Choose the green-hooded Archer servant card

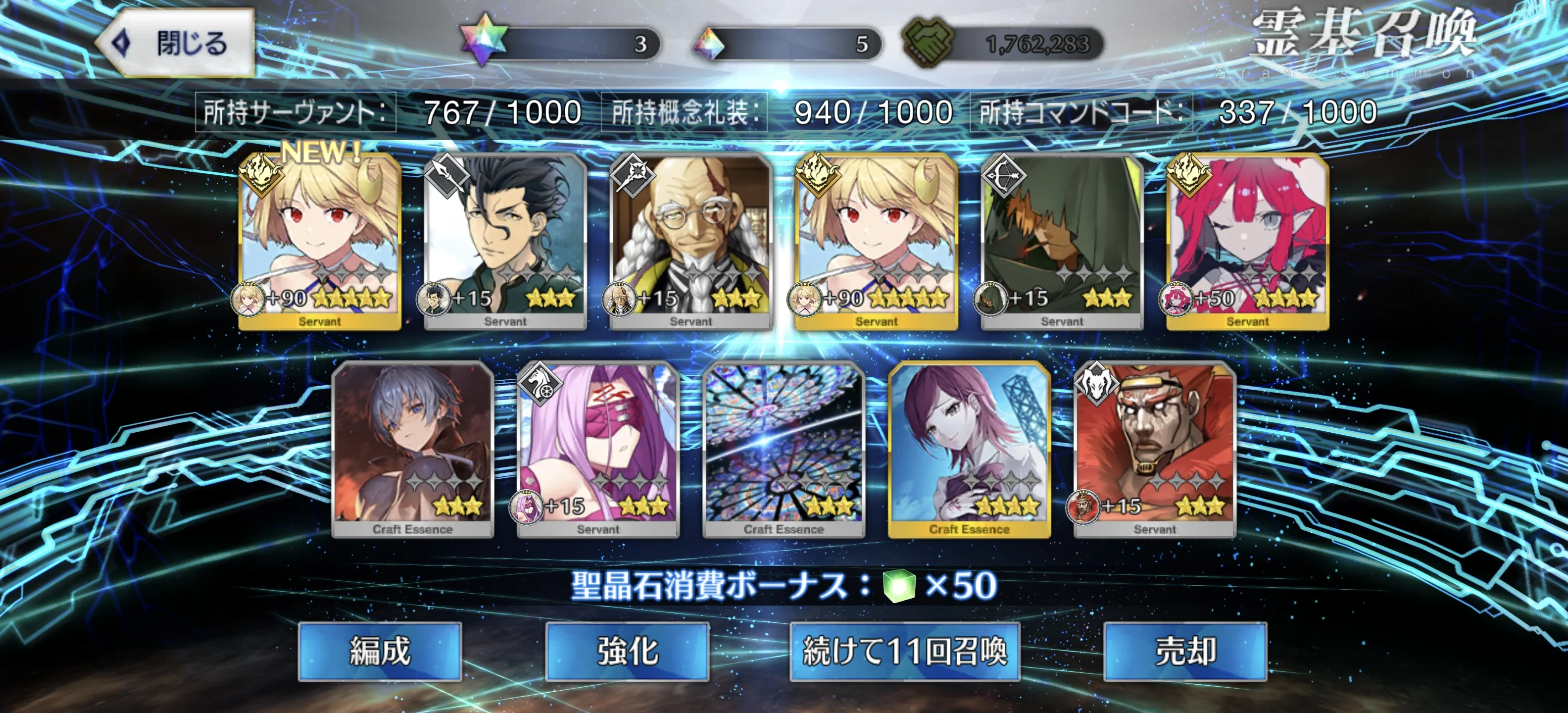(1062, 242)
